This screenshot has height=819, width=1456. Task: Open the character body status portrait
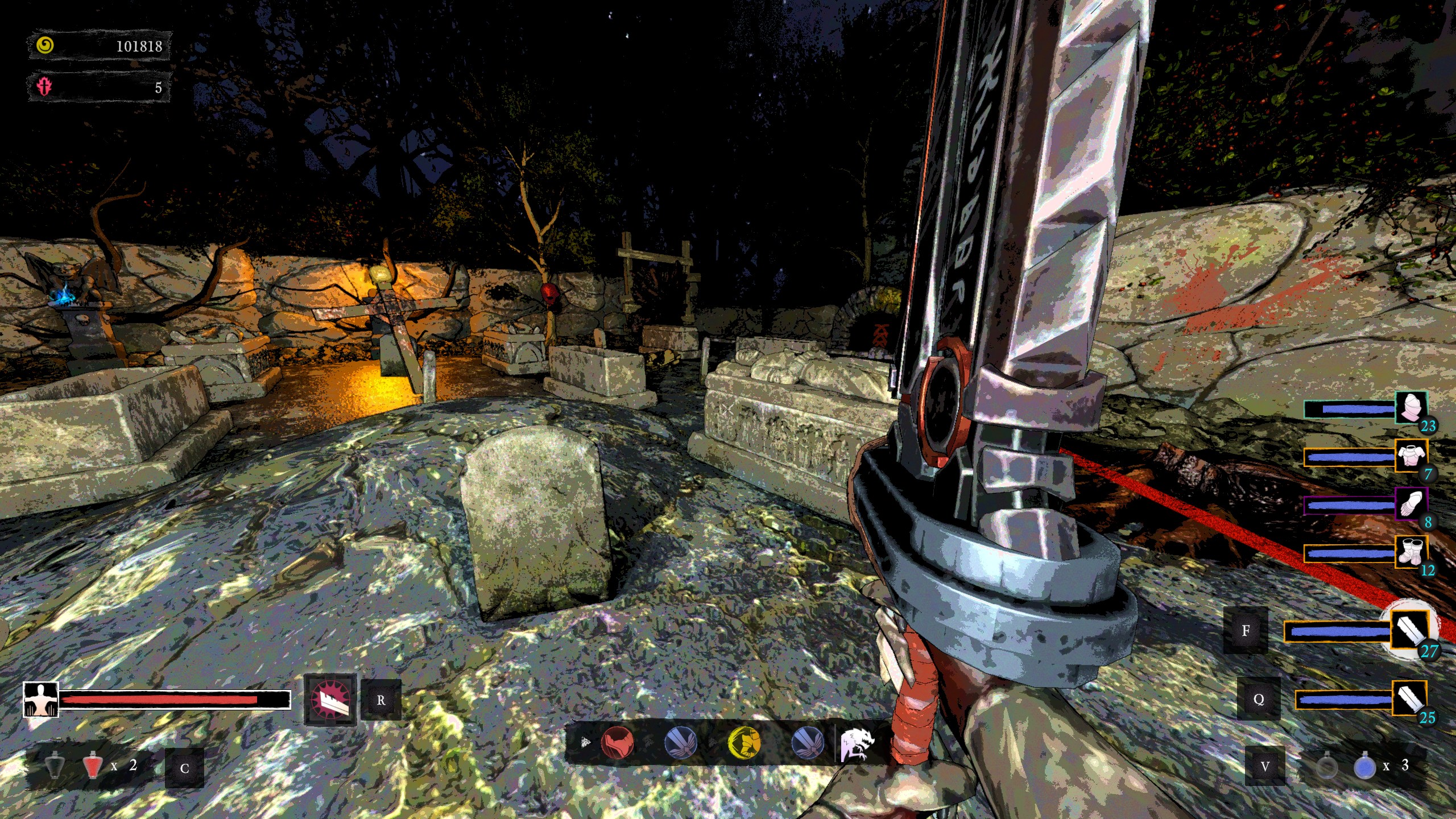point(40,700)
